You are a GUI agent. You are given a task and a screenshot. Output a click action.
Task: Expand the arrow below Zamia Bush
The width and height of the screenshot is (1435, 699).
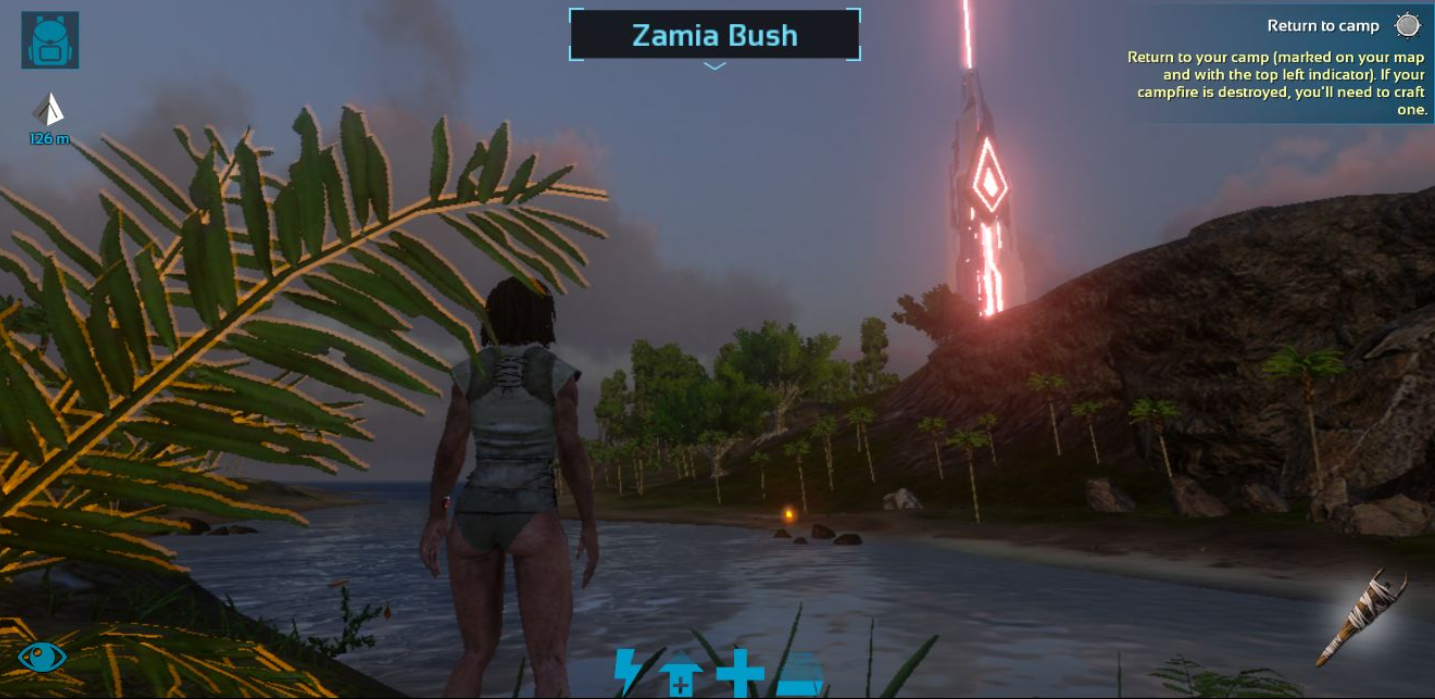pyautogui.click(x=714, y=66)
